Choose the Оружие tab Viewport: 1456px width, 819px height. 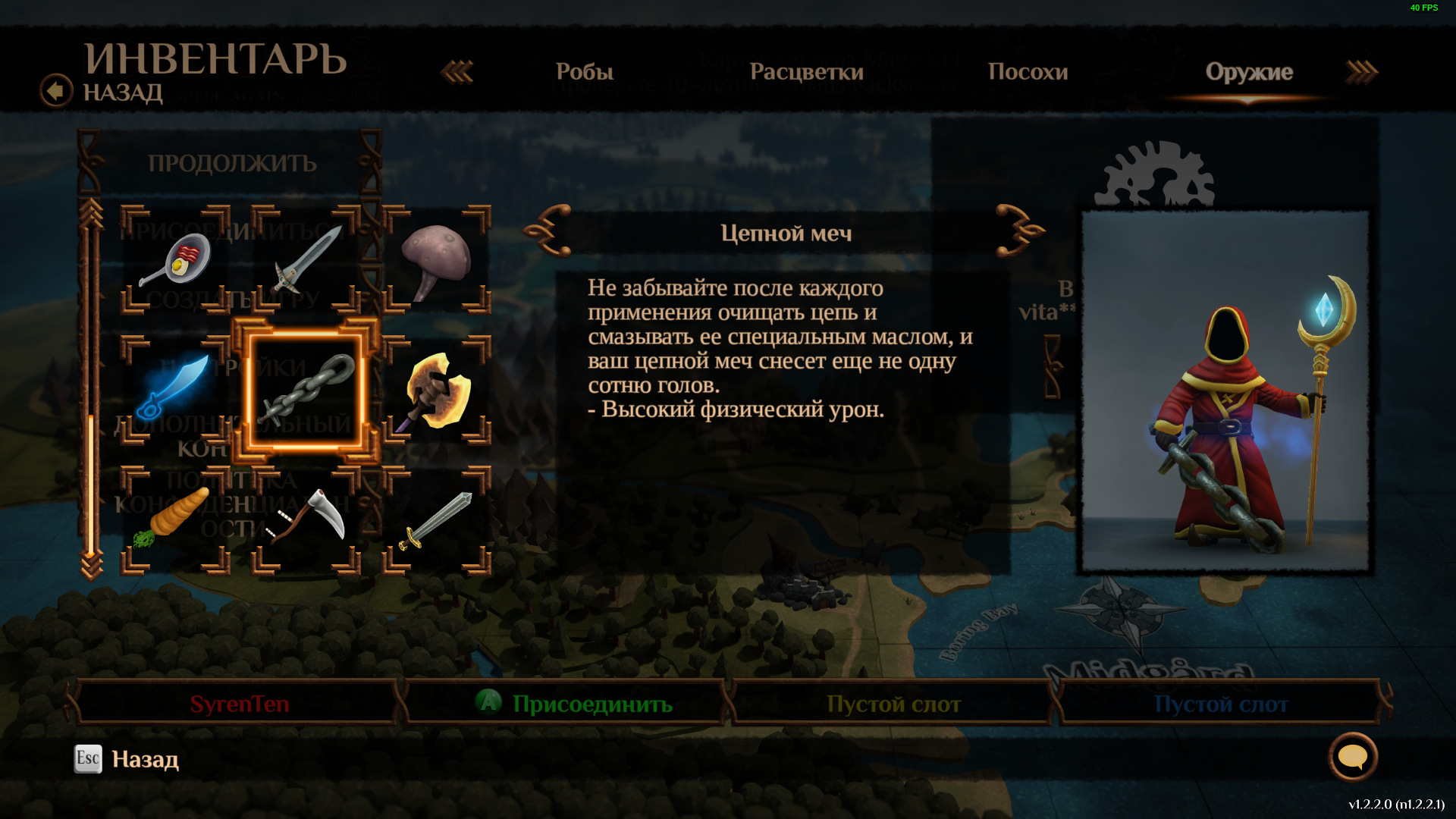tap(1249, 72)
